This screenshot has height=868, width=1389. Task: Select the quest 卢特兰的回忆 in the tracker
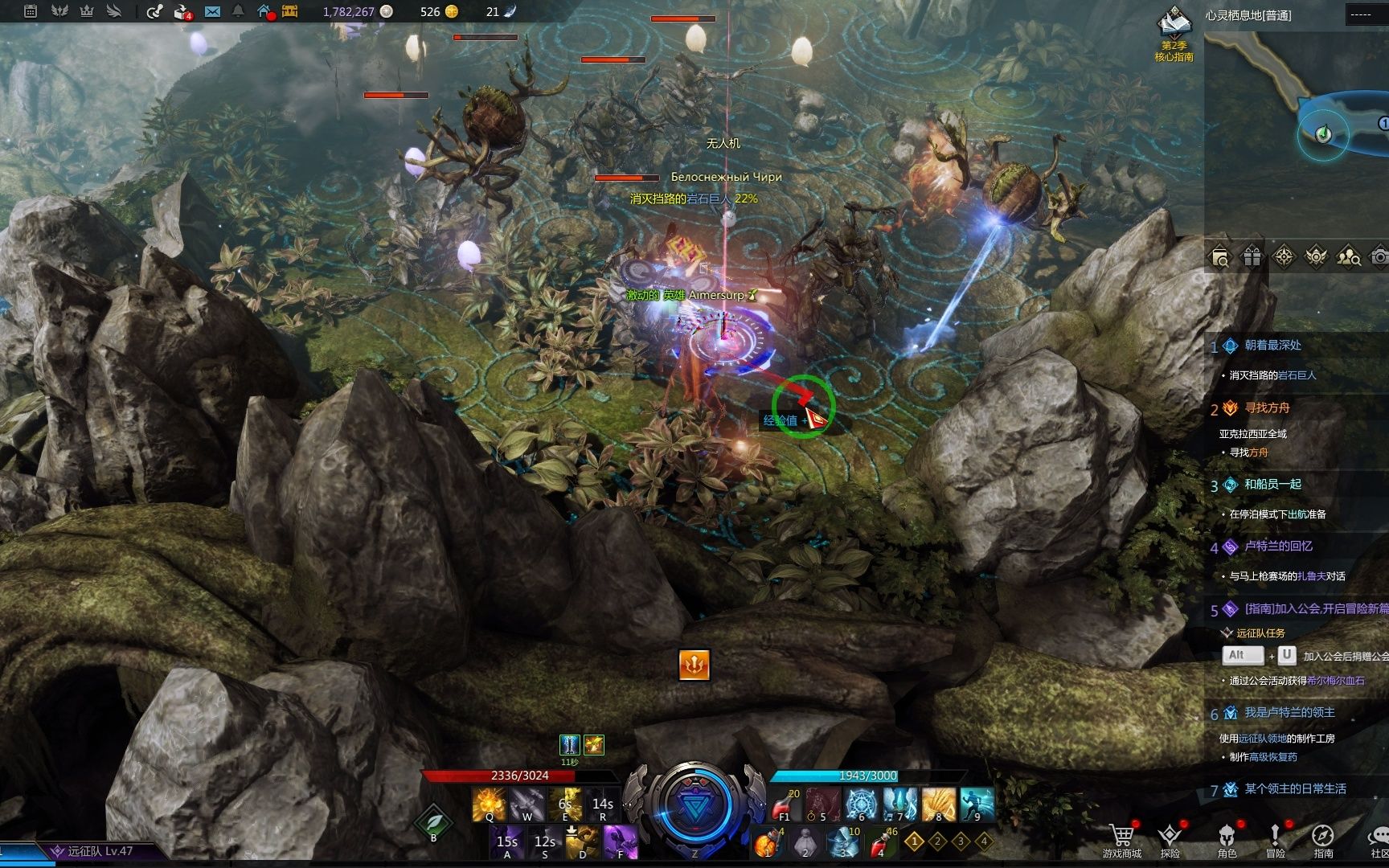tap(1278, 547)
